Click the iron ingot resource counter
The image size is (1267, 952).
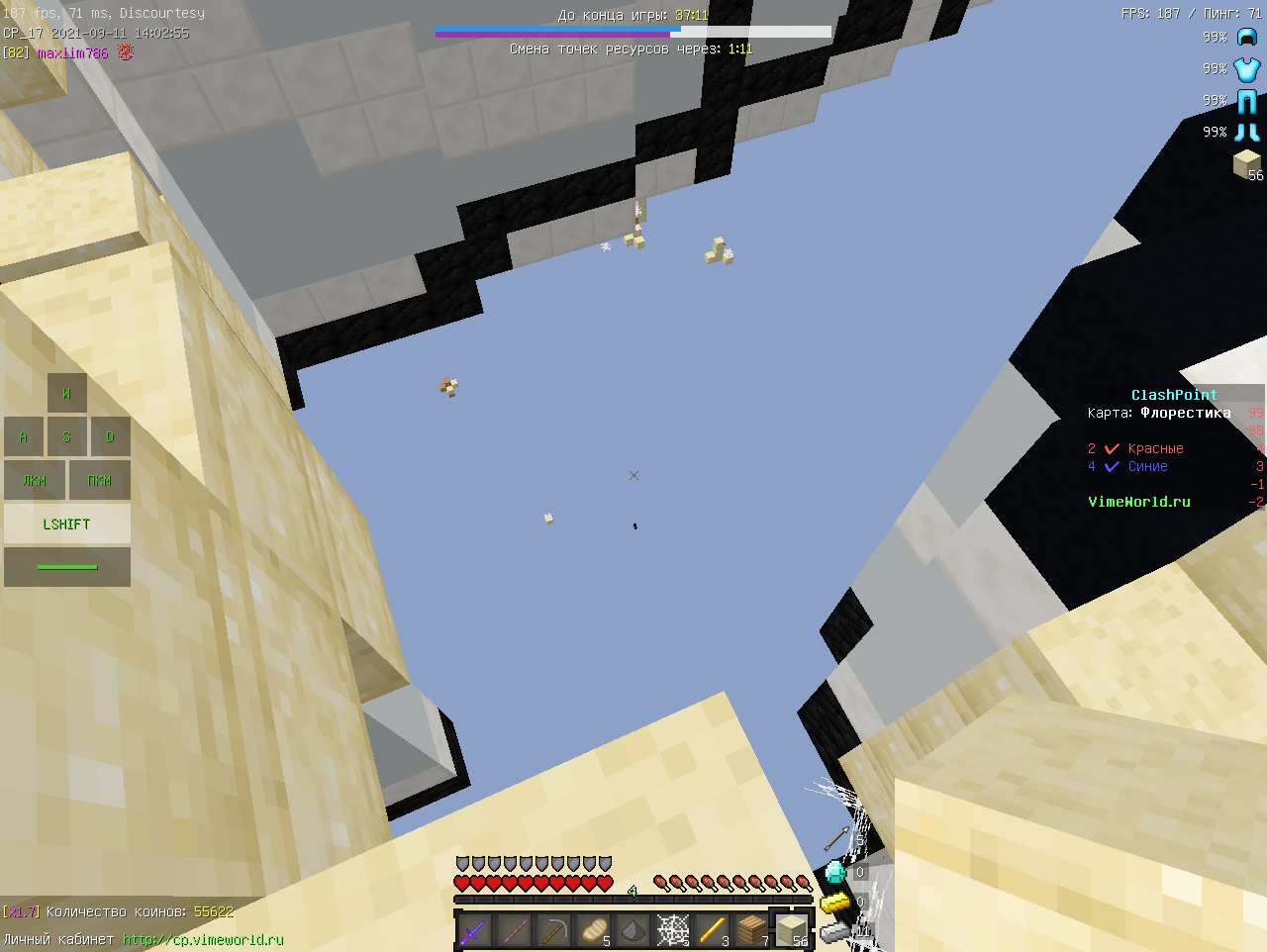point(836,934)
